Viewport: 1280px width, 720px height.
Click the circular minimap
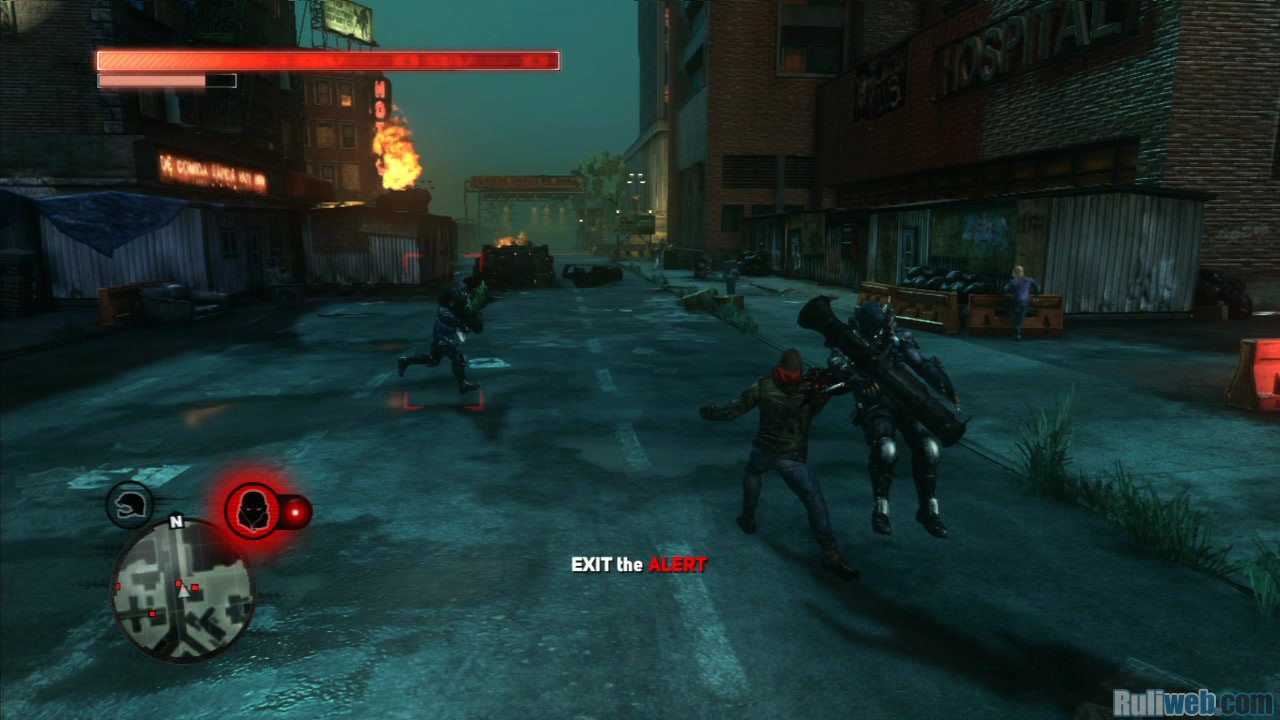[x=182, y=590]
